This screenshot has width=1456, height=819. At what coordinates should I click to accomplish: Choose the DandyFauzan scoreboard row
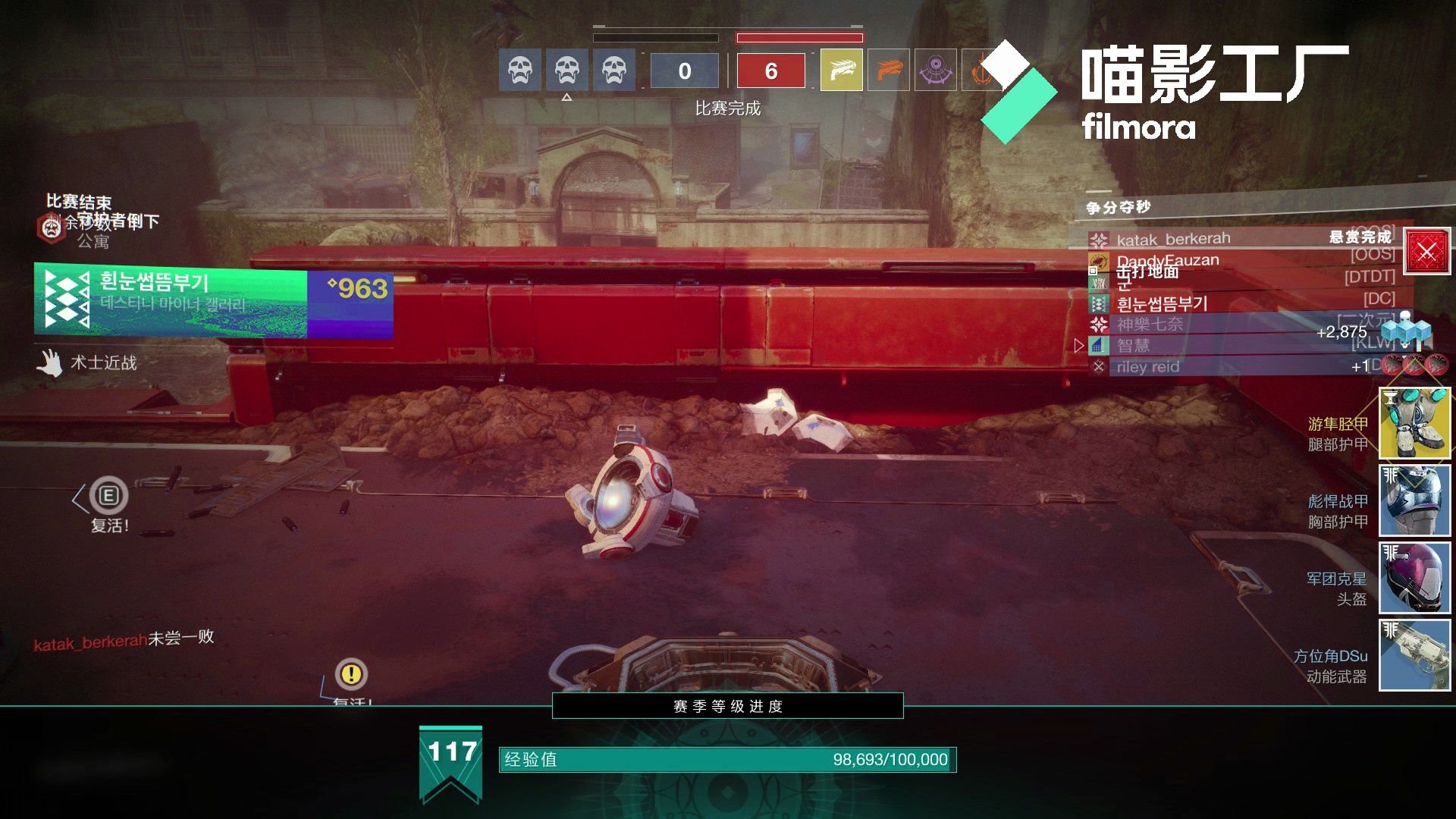(x=1168, y=260)
